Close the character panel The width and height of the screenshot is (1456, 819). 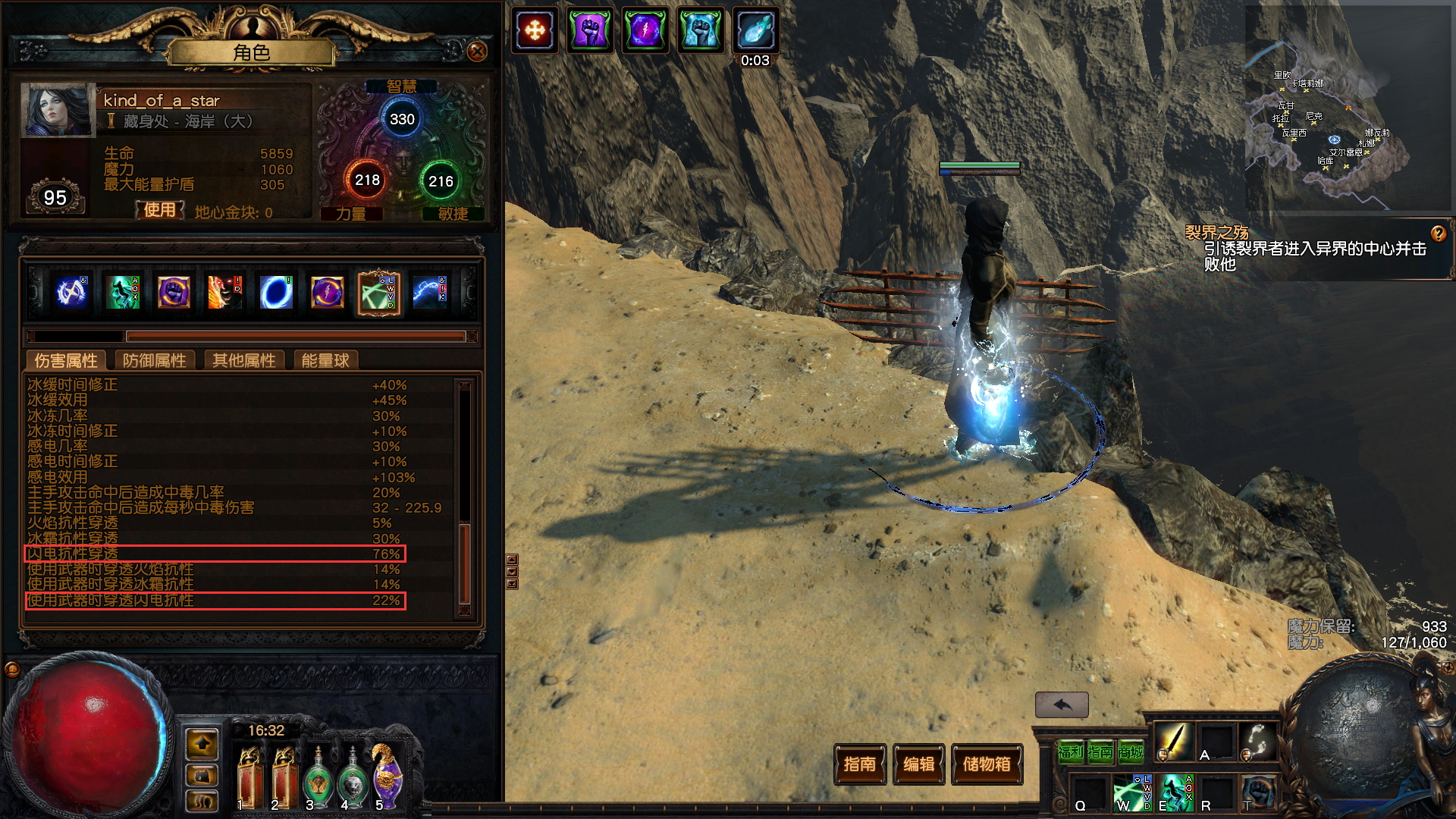point(477,52)
